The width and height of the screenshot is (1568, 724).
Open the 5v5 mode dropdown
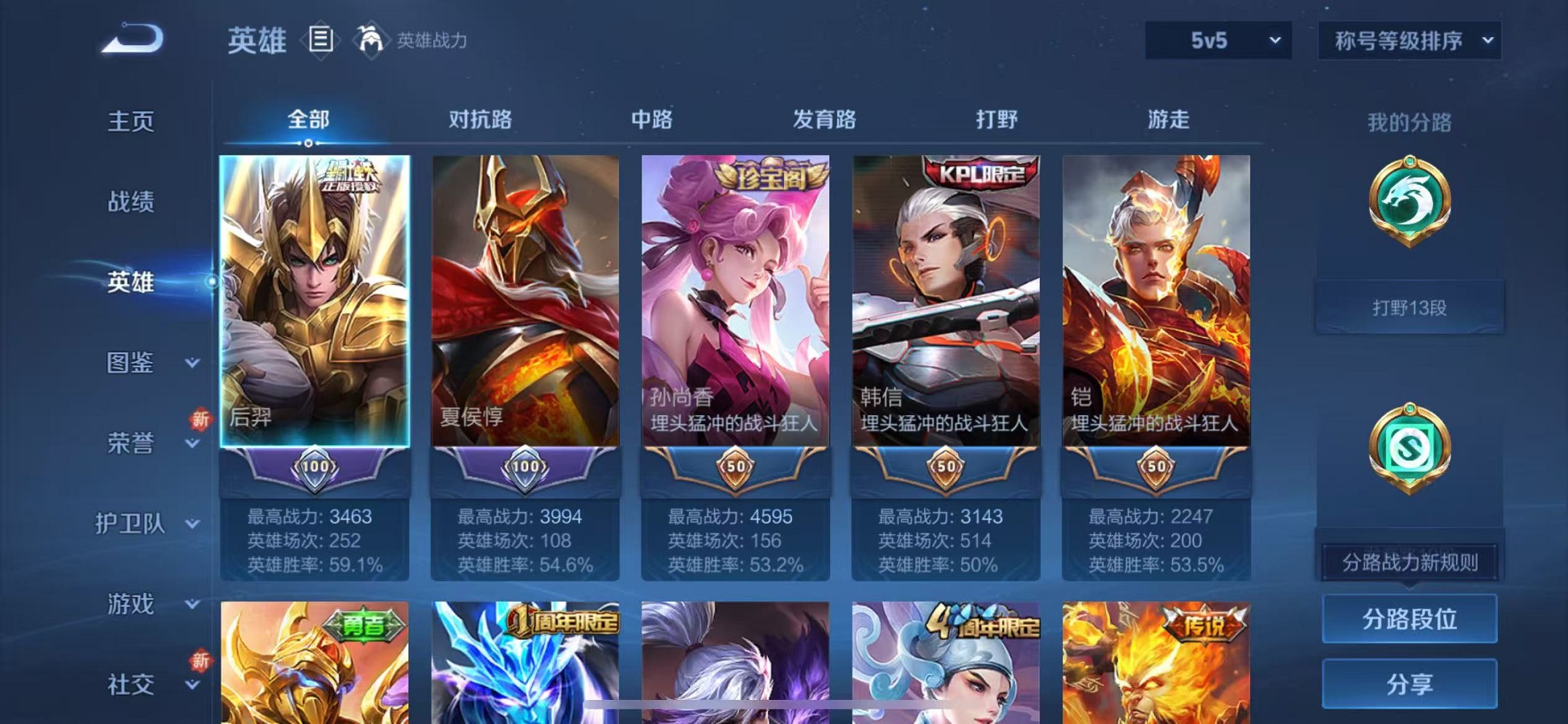pyautogui.click(x=1217, y=42)
